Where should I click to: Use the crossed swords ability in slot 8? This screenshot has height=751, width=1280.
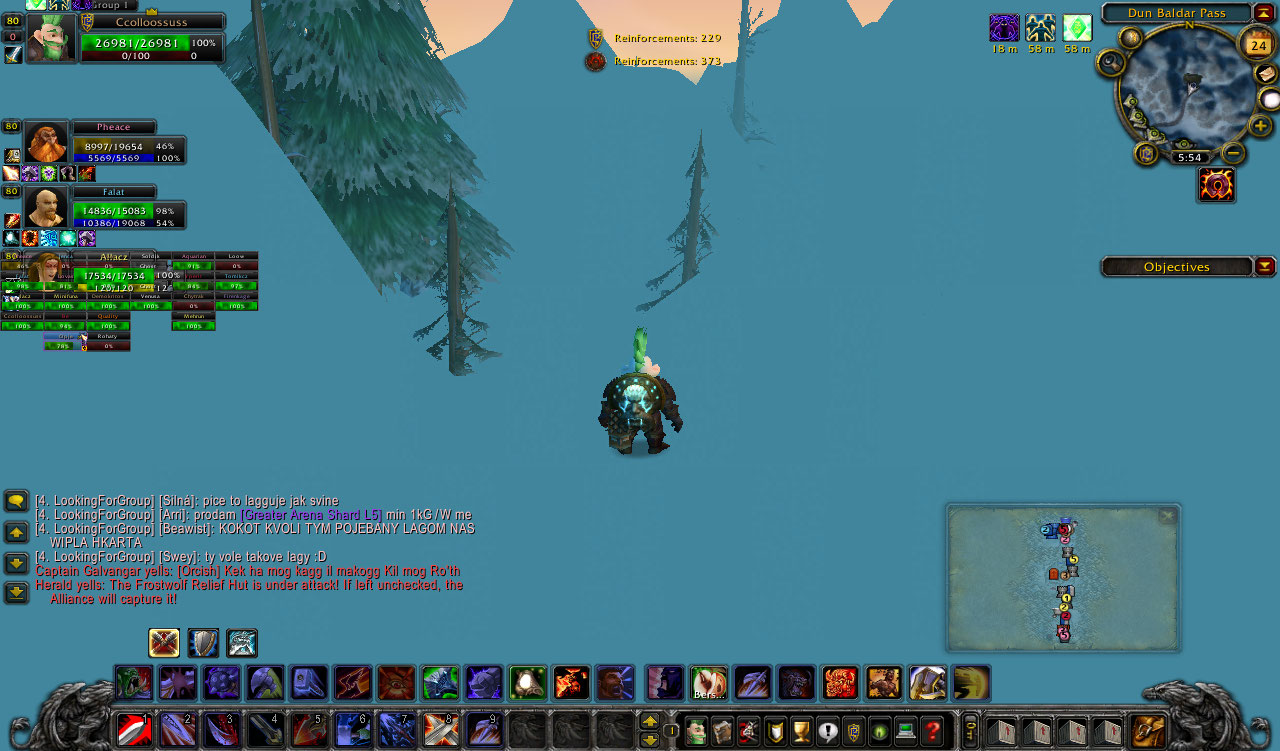click(x=441, y=730)
